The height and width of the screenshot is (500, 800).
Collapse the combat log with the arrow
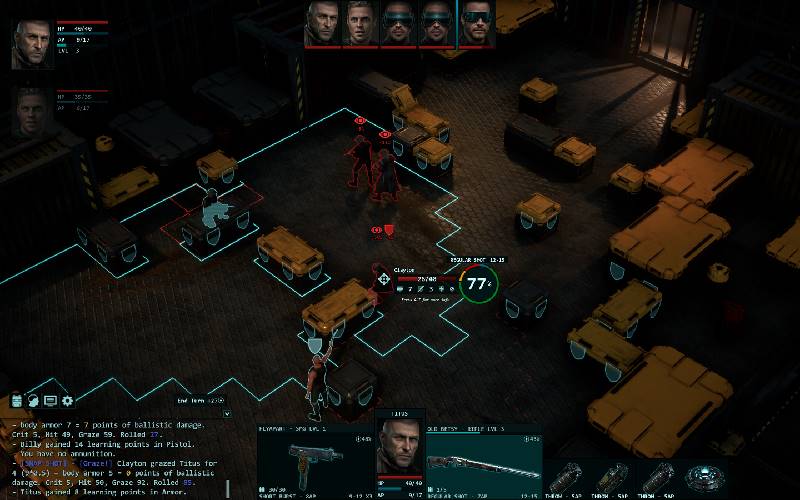click(x=227, y=412)
